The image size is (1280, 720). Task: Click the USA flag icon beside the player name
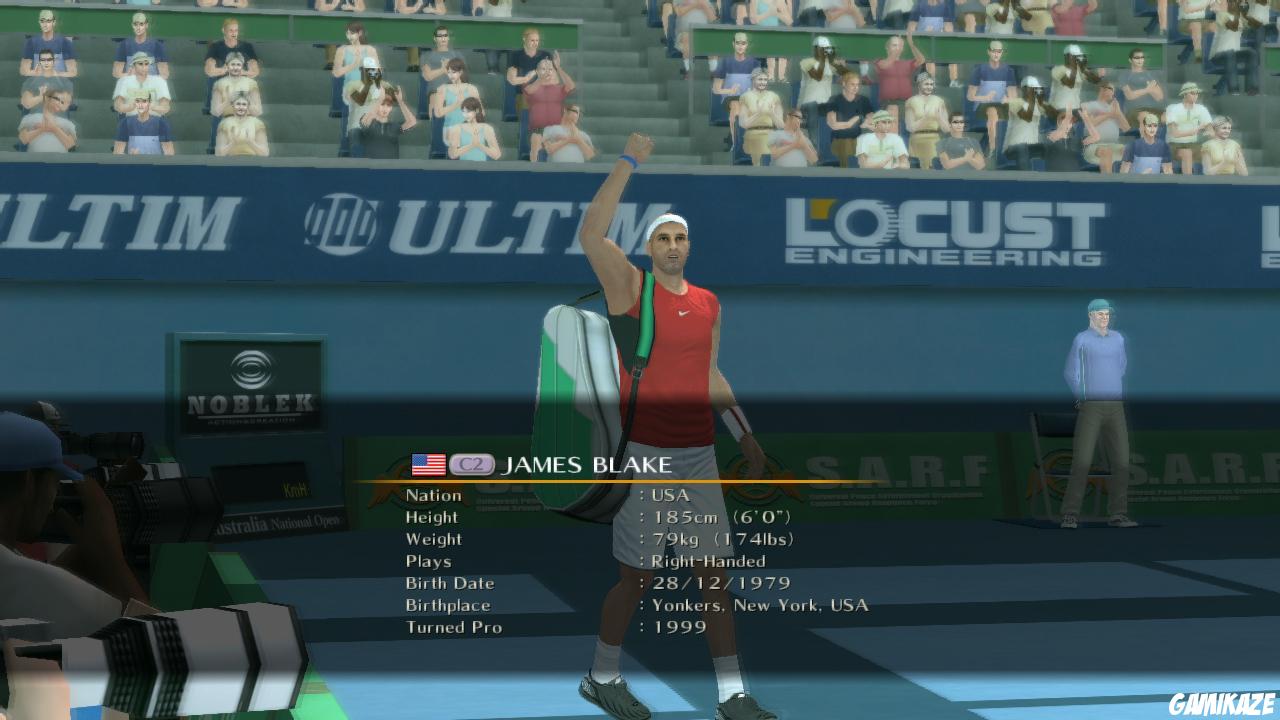427,462
